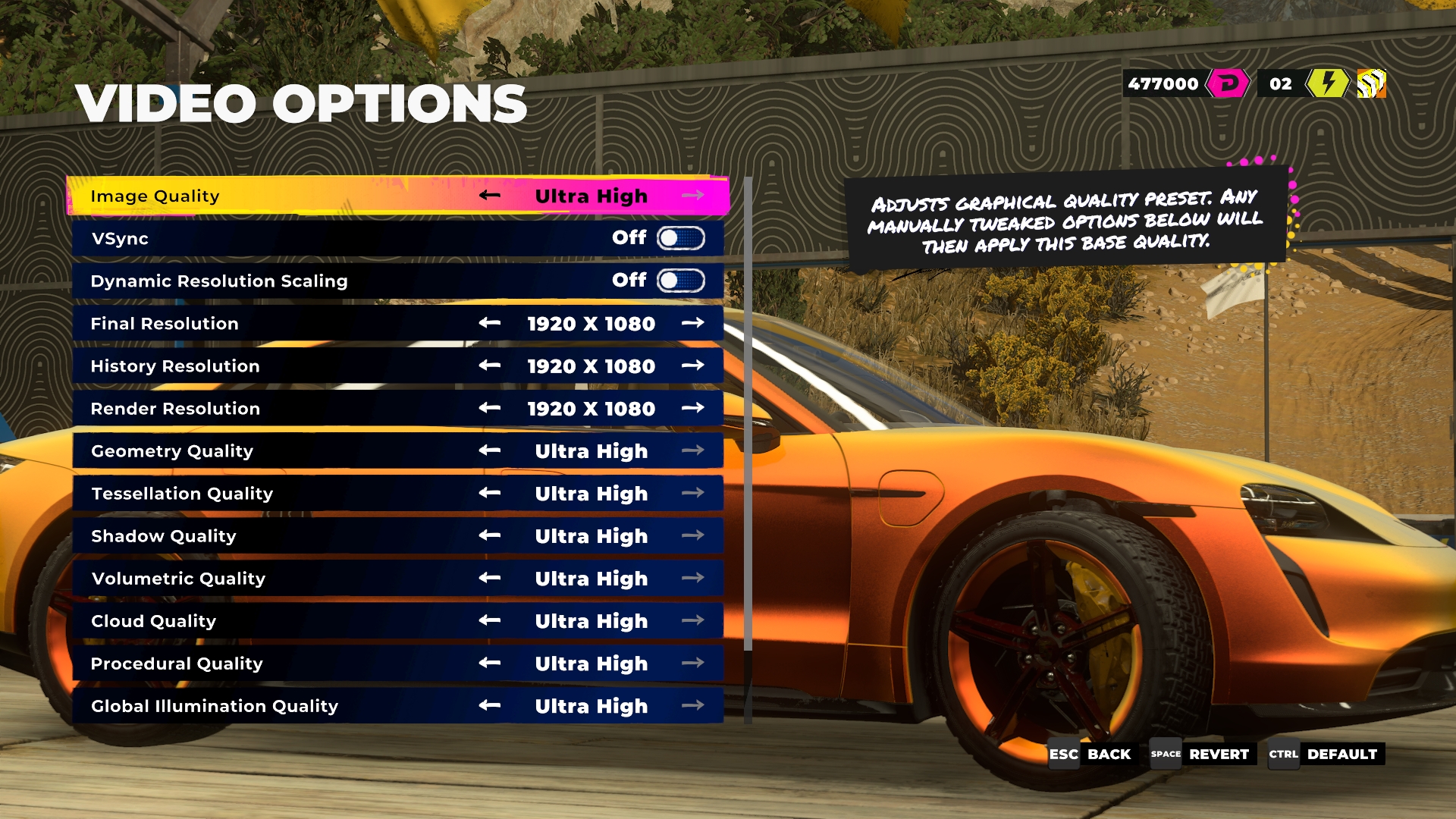Revert the video option changes
1456x819 pixels.
[x=1200, y=754]
